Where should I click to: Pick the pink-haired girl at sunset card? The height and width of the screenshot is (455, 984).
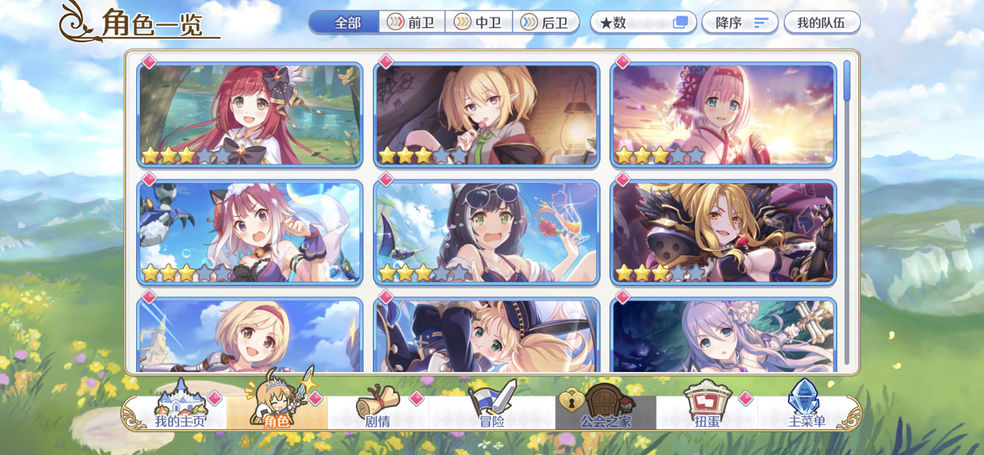(723, 115)
